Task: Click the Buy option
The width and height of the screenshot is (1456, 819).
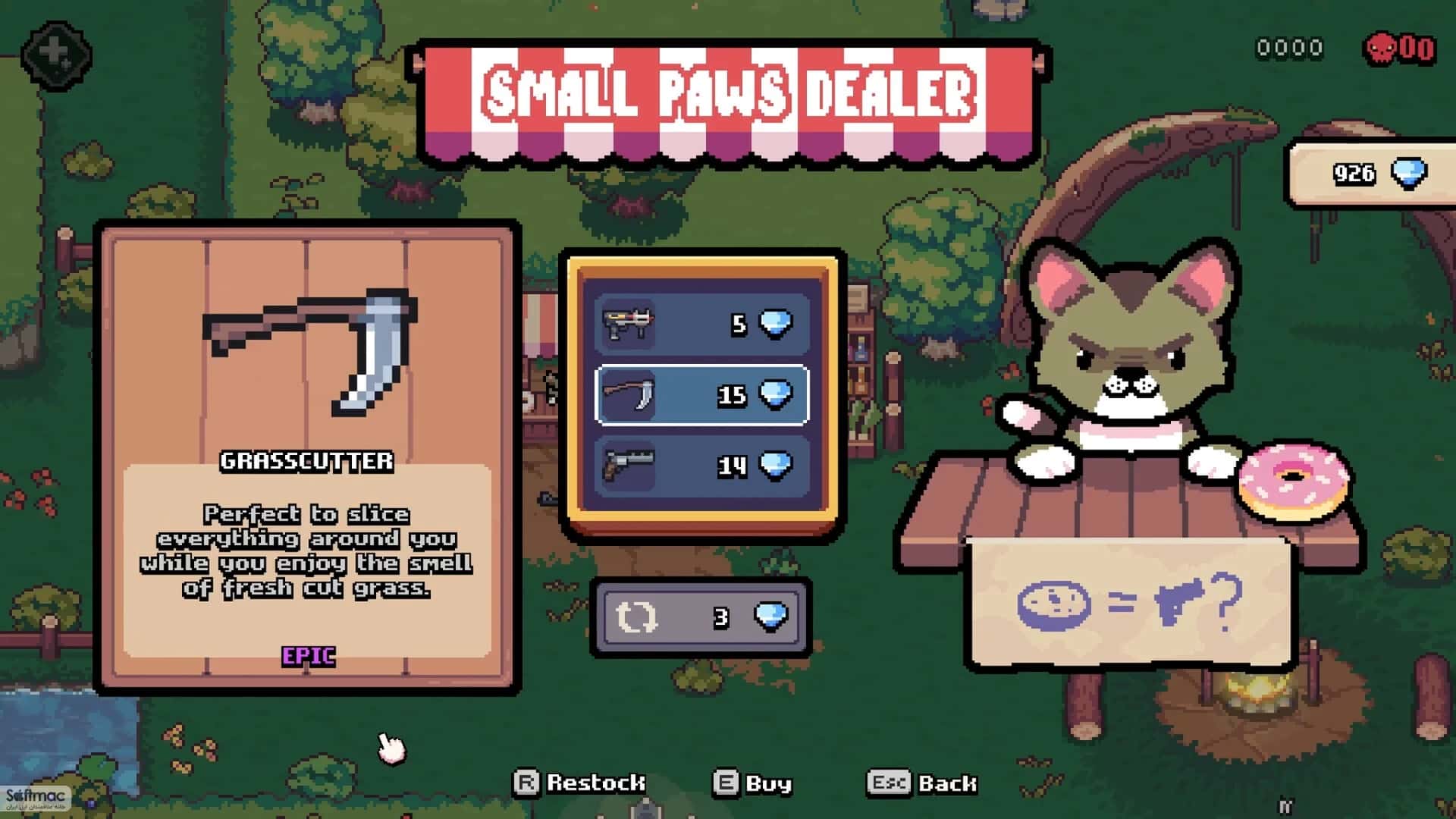Action: tap(753, 783)
